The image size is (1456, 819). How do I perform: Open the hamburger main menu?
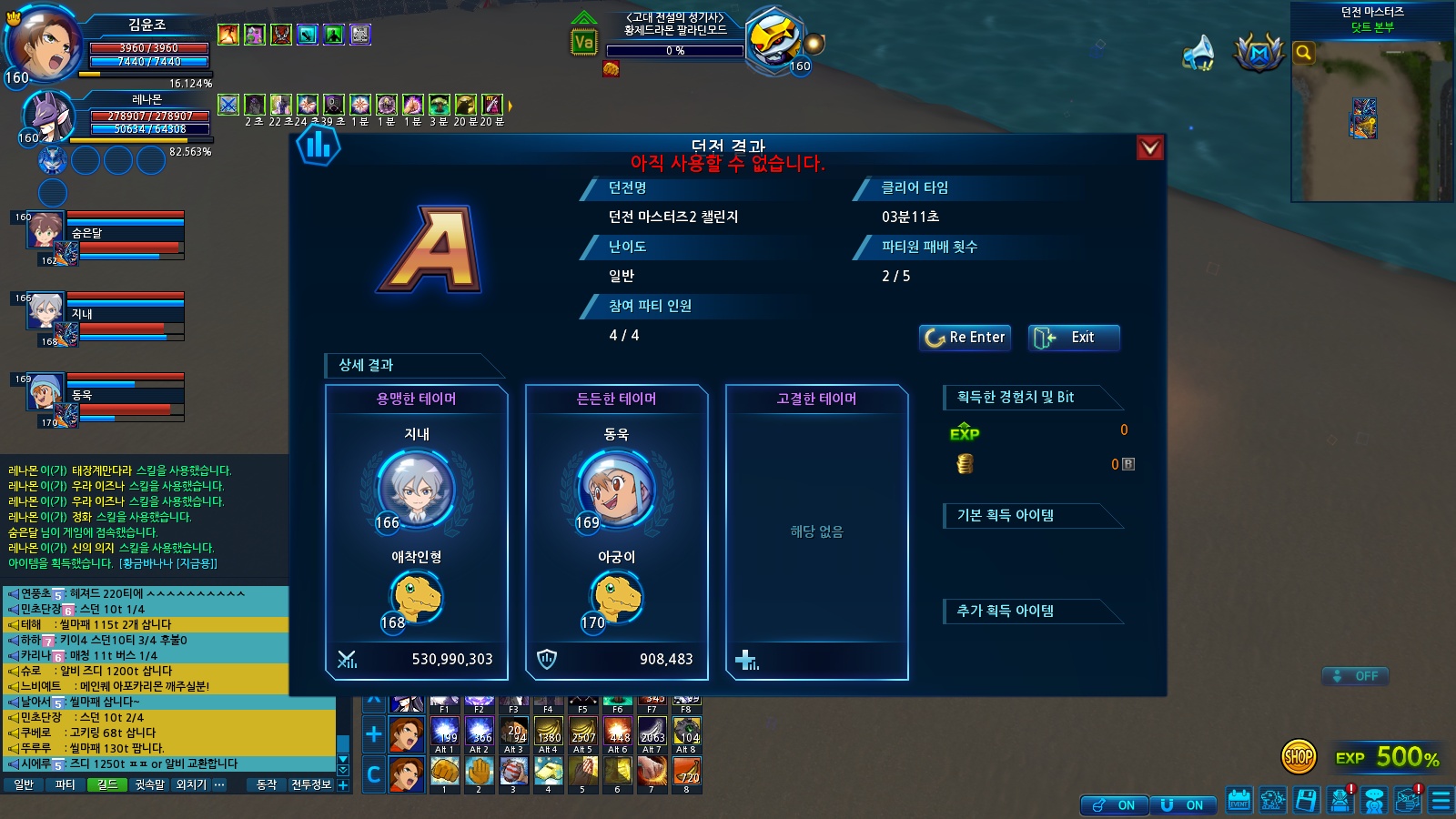click(x=1441, y=801)
